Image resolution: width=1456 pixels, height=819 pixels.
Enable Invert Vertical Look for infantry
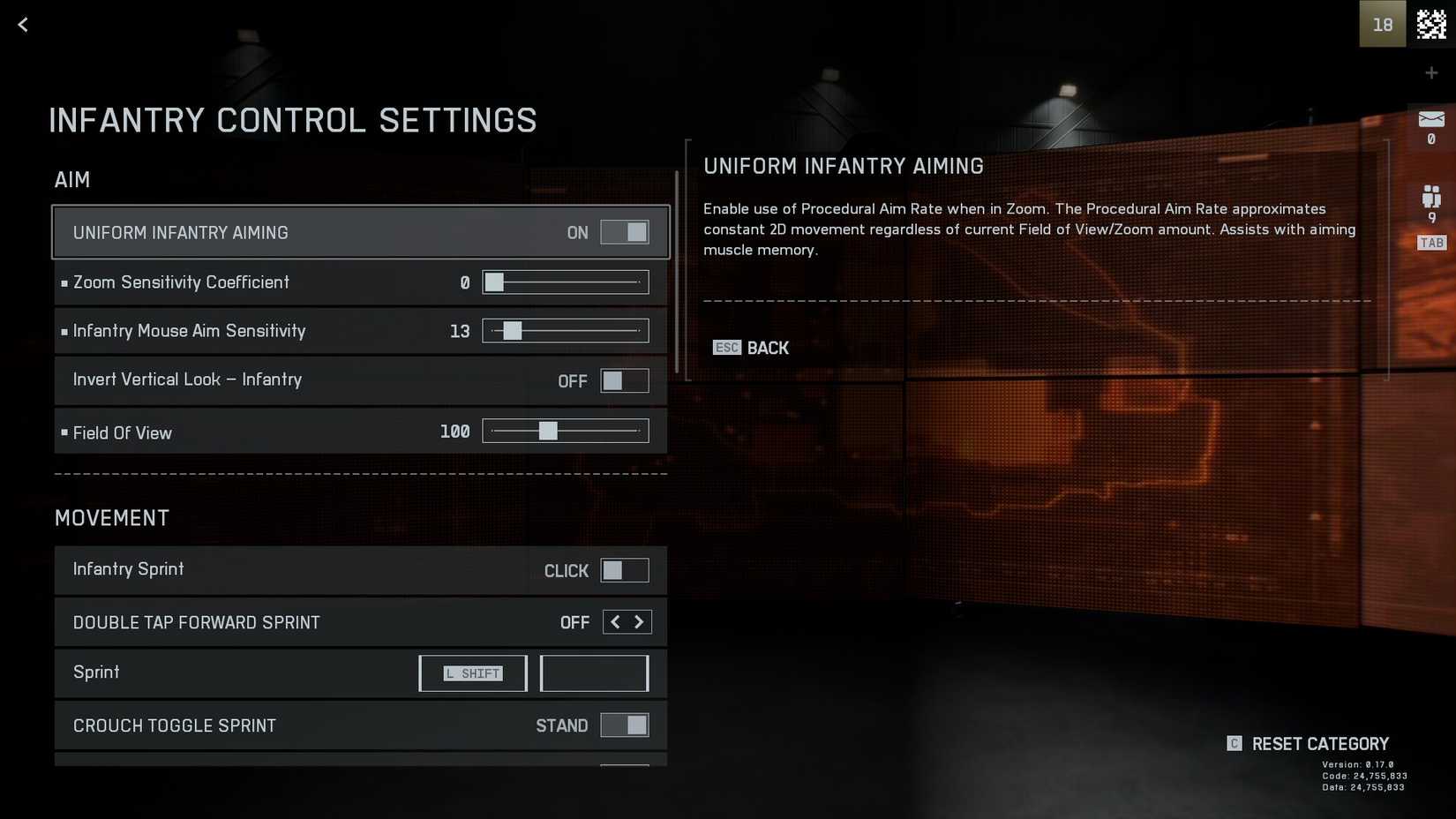tap(625, 380)
